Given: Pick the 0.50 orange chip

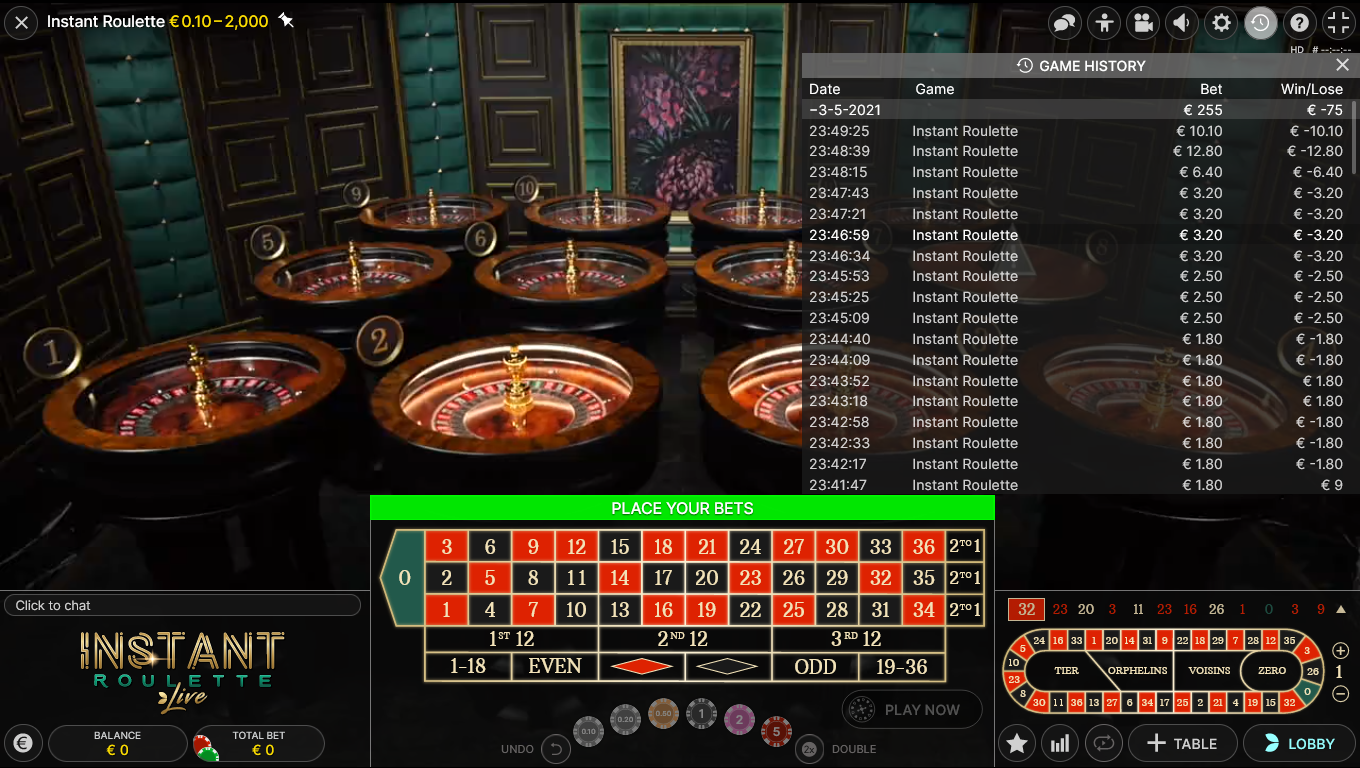Looking at the screenshot, I should point(662,713).
